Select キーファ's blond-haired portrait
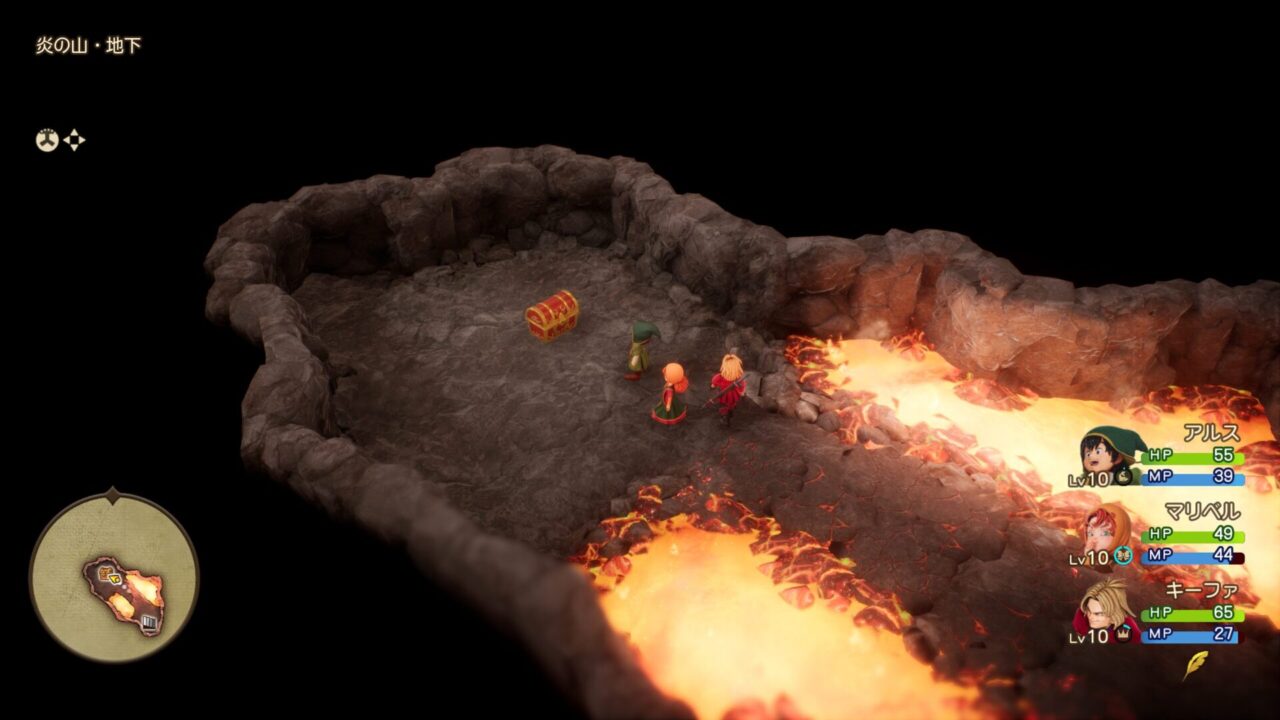Screen dimensions: 1280x720 (1106, 608)
